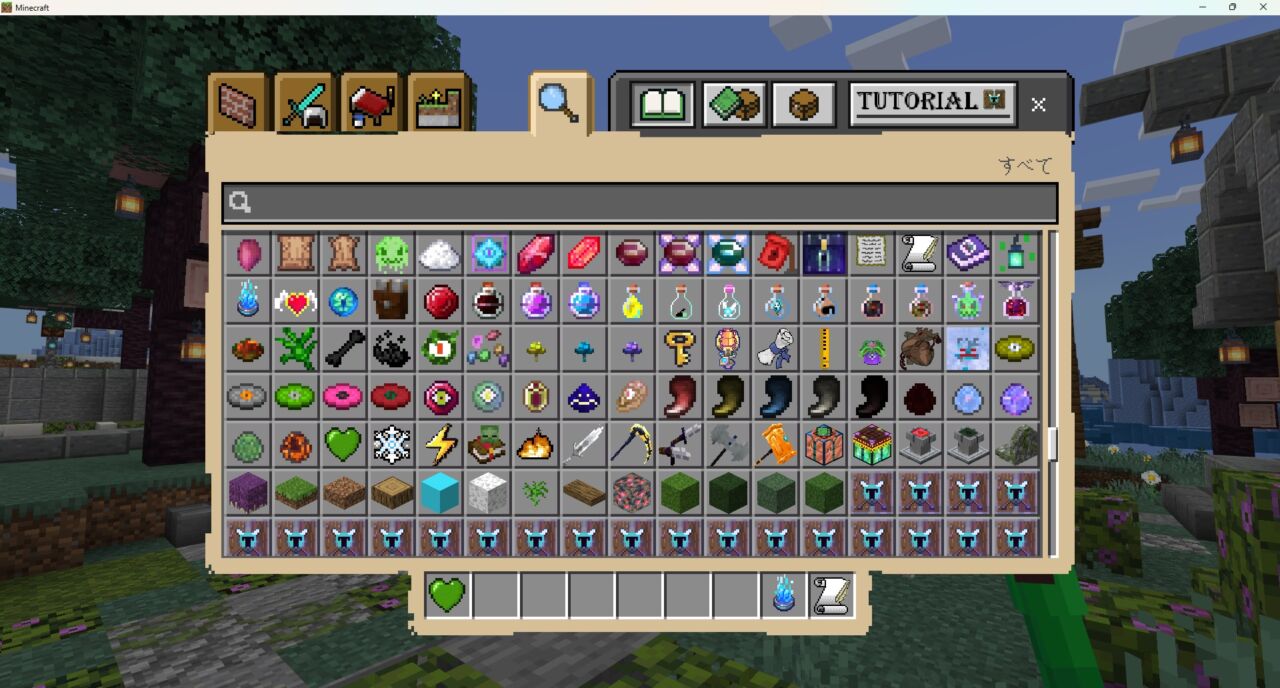Pick the cyan diamond block
The height and width of the screenshot is (688, 1280).
(439, 492)
